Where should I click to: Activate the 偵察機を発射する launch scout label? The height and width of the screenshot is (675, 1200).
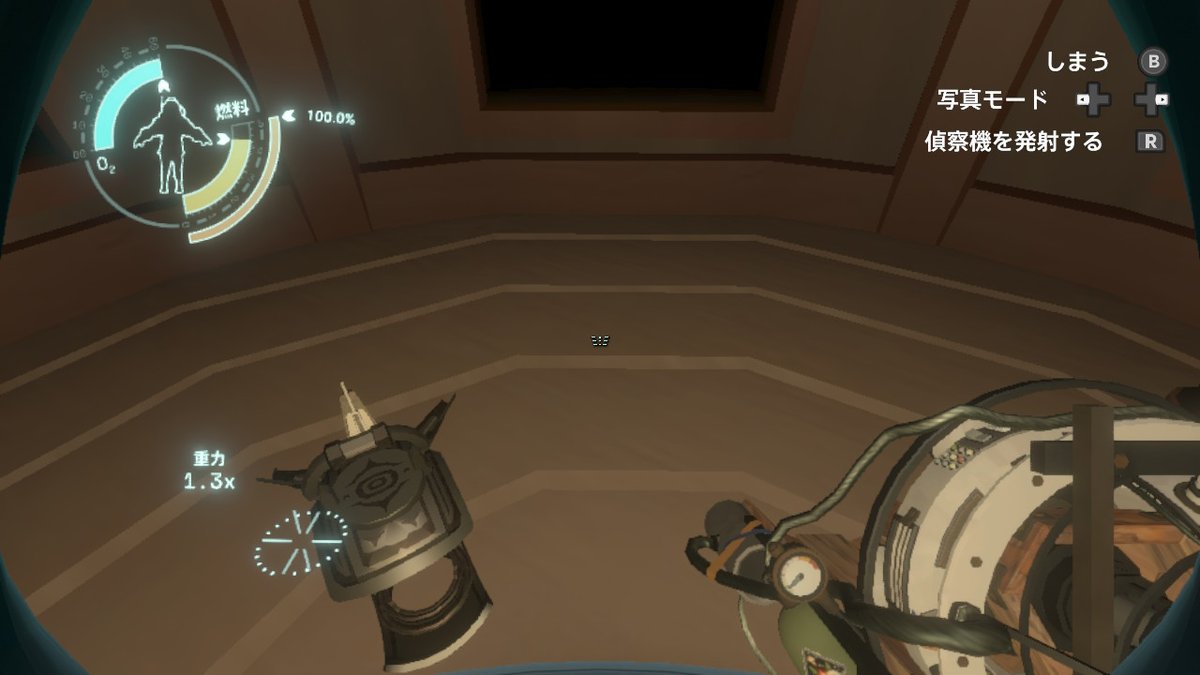[1013, 142]
